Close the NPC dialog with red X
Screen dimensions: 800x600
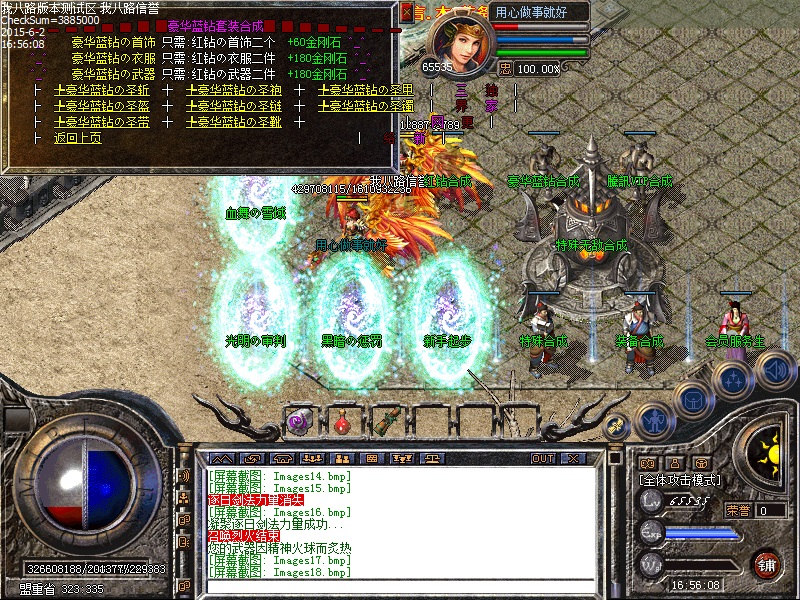pyautogui.click(x=406, y=12)
